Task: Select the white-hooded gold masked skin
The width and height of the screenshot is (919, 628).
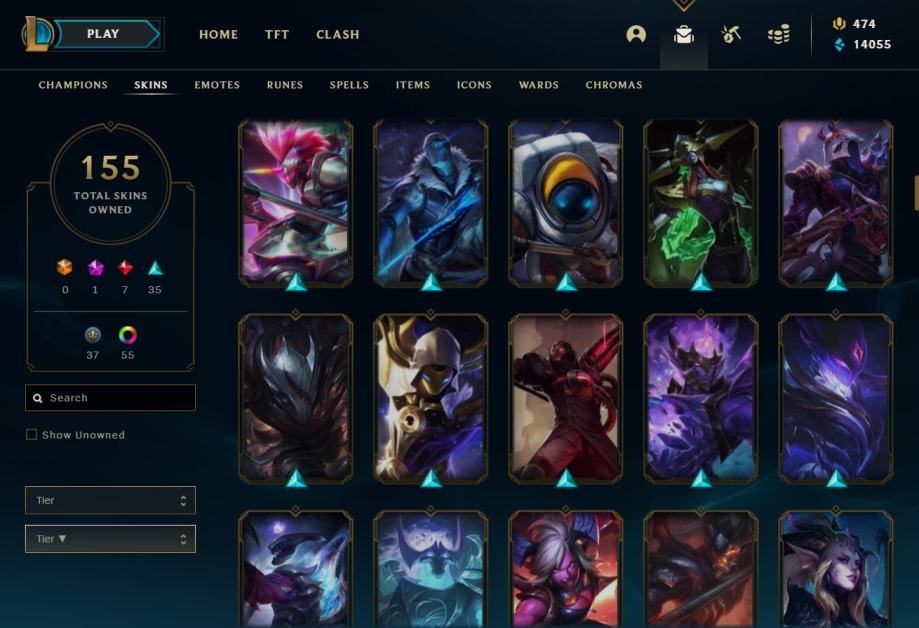Action: (430, 395)
